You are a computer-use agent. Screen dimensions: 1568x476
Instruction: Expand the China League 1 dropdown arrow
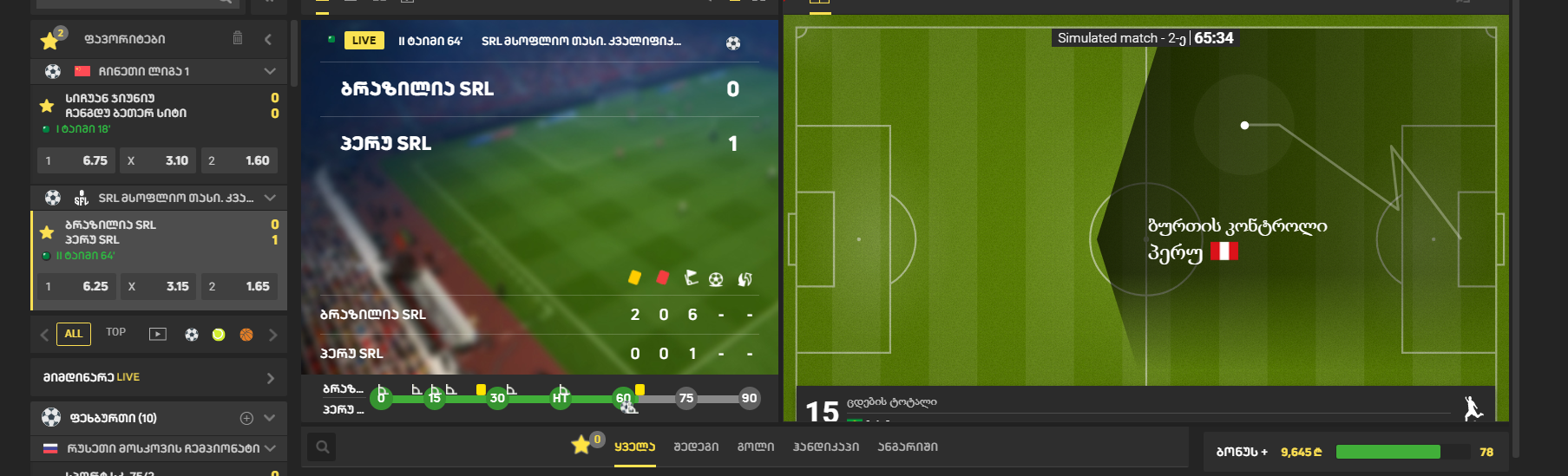pos(270,71)
